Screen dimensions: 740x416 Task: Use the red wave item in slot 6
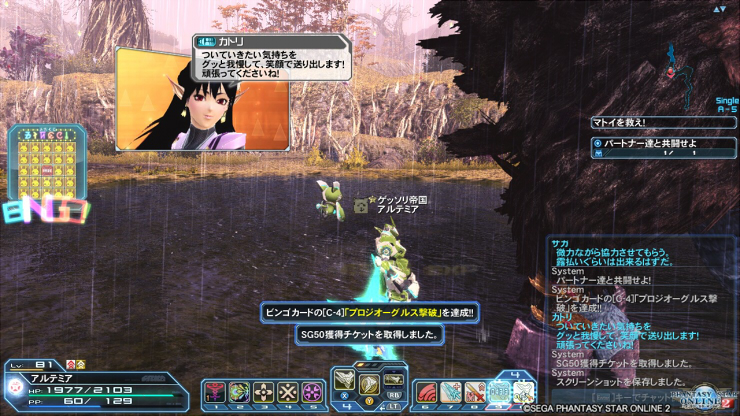tap(426, 392)
